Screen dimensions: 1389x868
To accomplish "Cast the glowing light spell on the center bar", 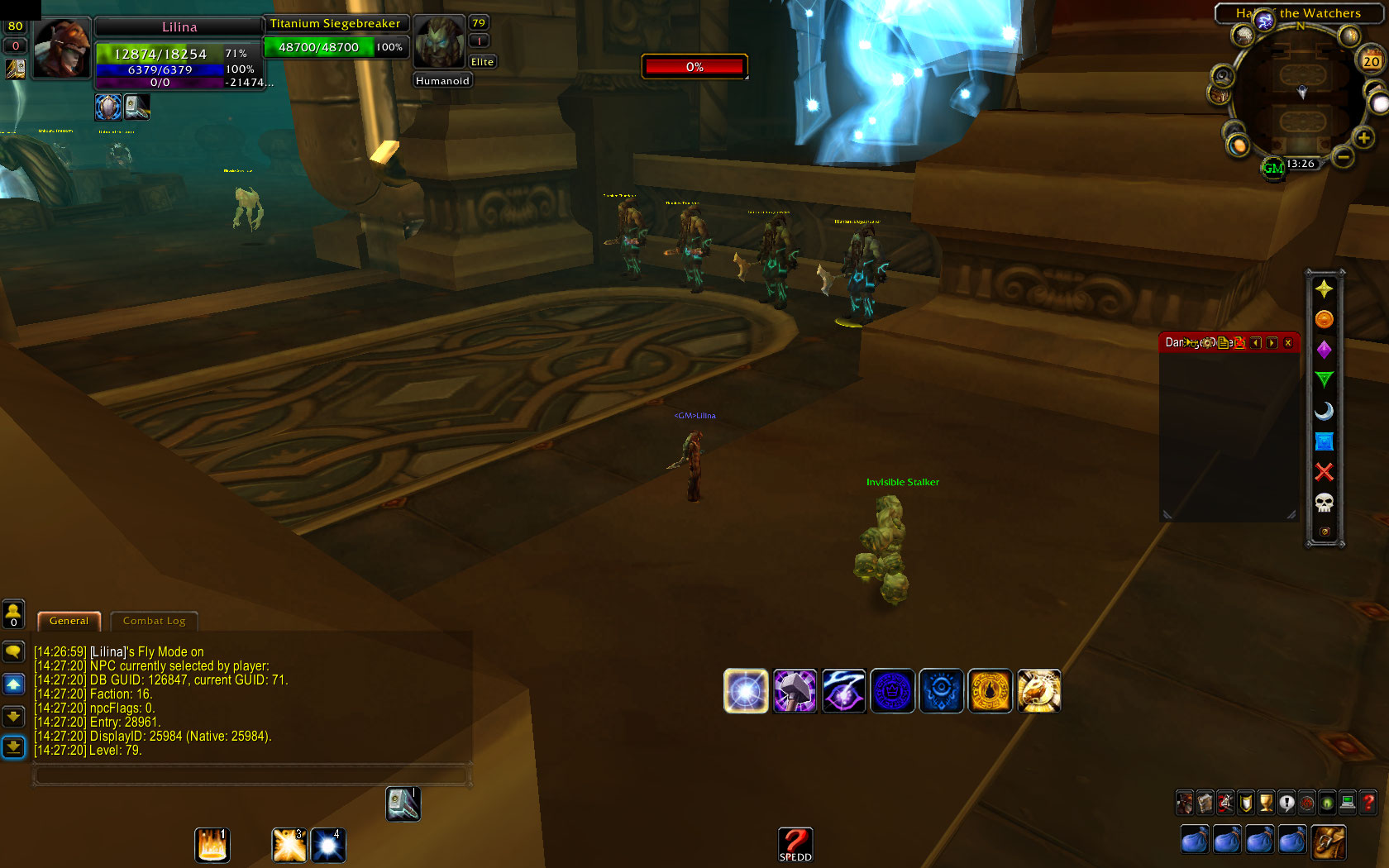I will coord(746,691).
